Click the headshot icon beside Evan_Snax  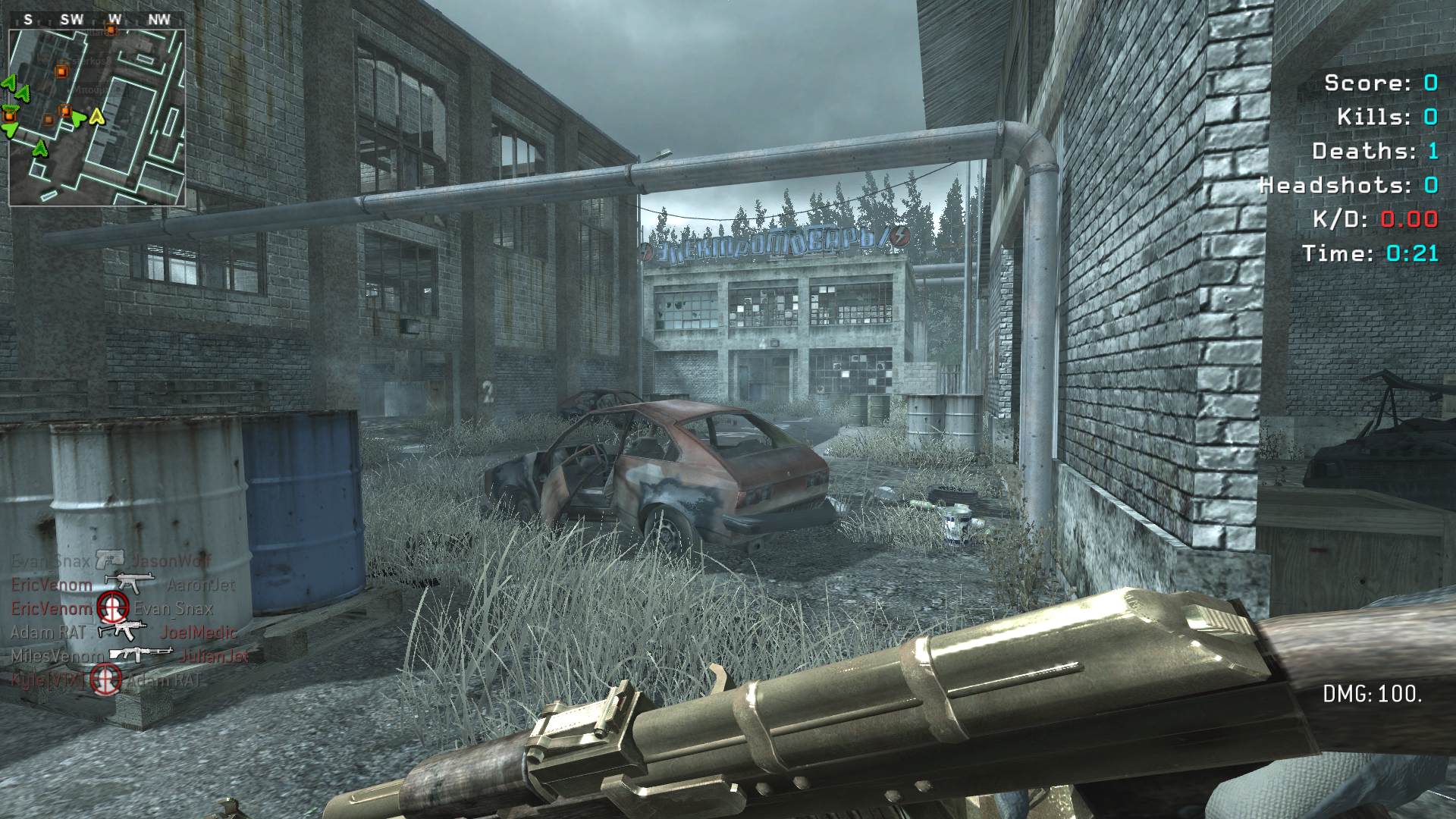click(x=112, y=608)
